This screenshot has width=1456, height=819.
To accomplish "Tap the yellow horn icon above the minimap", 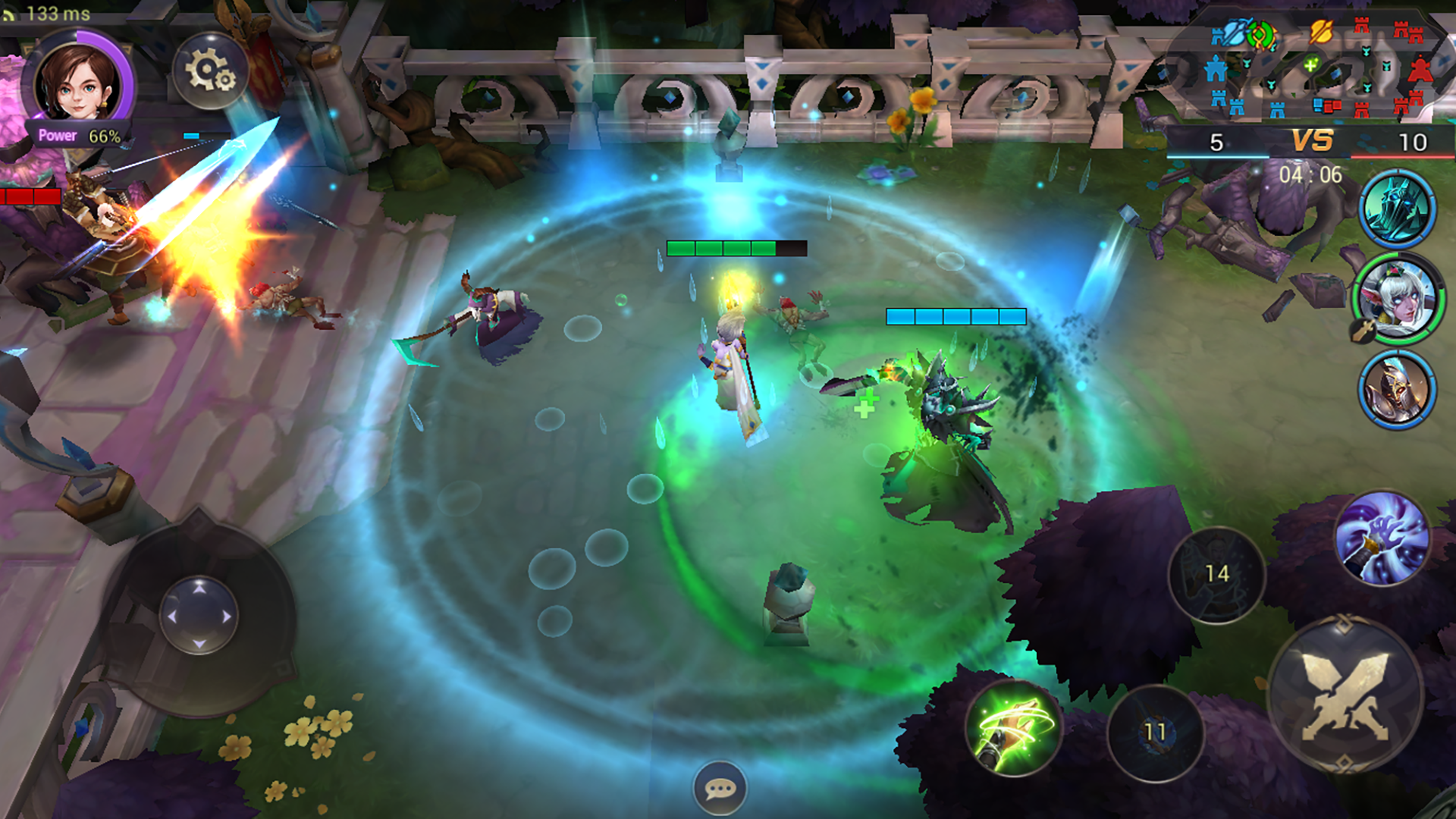I will point(1321,32).
